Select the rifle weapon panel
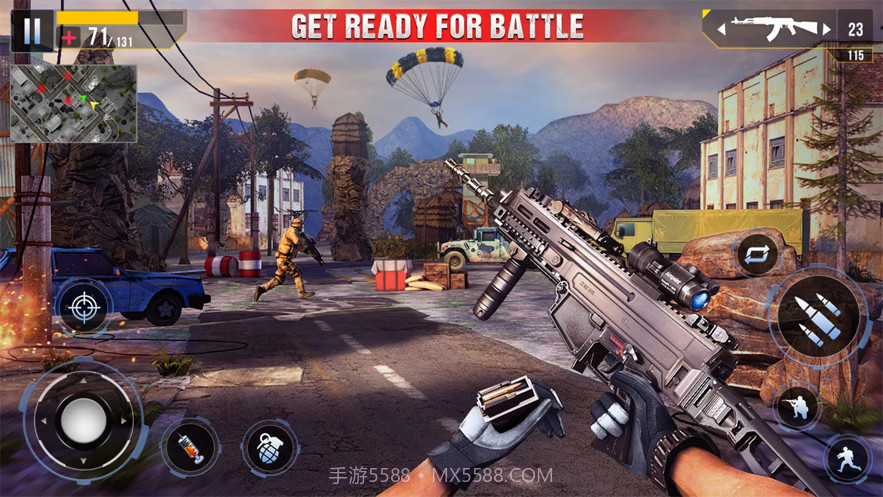Viewport: 883px width, 497px height. [770, 28]
